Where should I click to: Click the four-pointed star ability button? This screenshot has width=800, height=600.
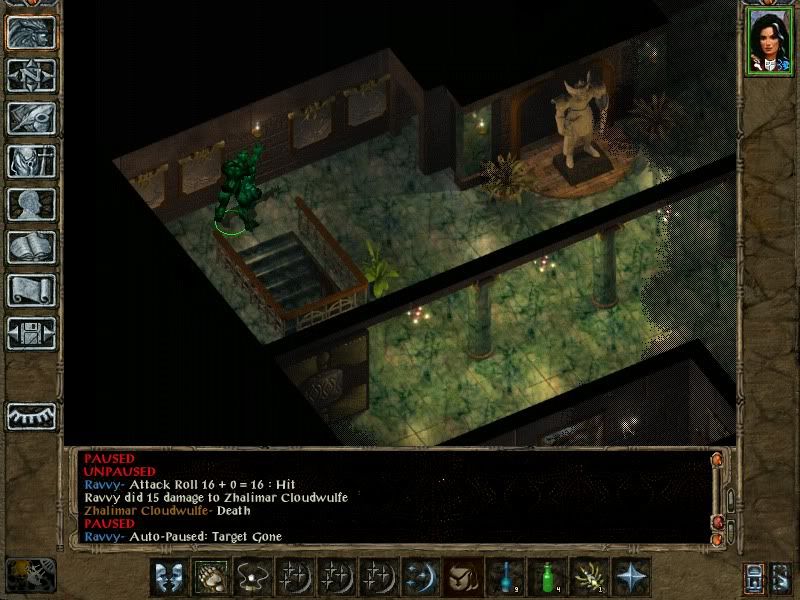coord(631,576)
